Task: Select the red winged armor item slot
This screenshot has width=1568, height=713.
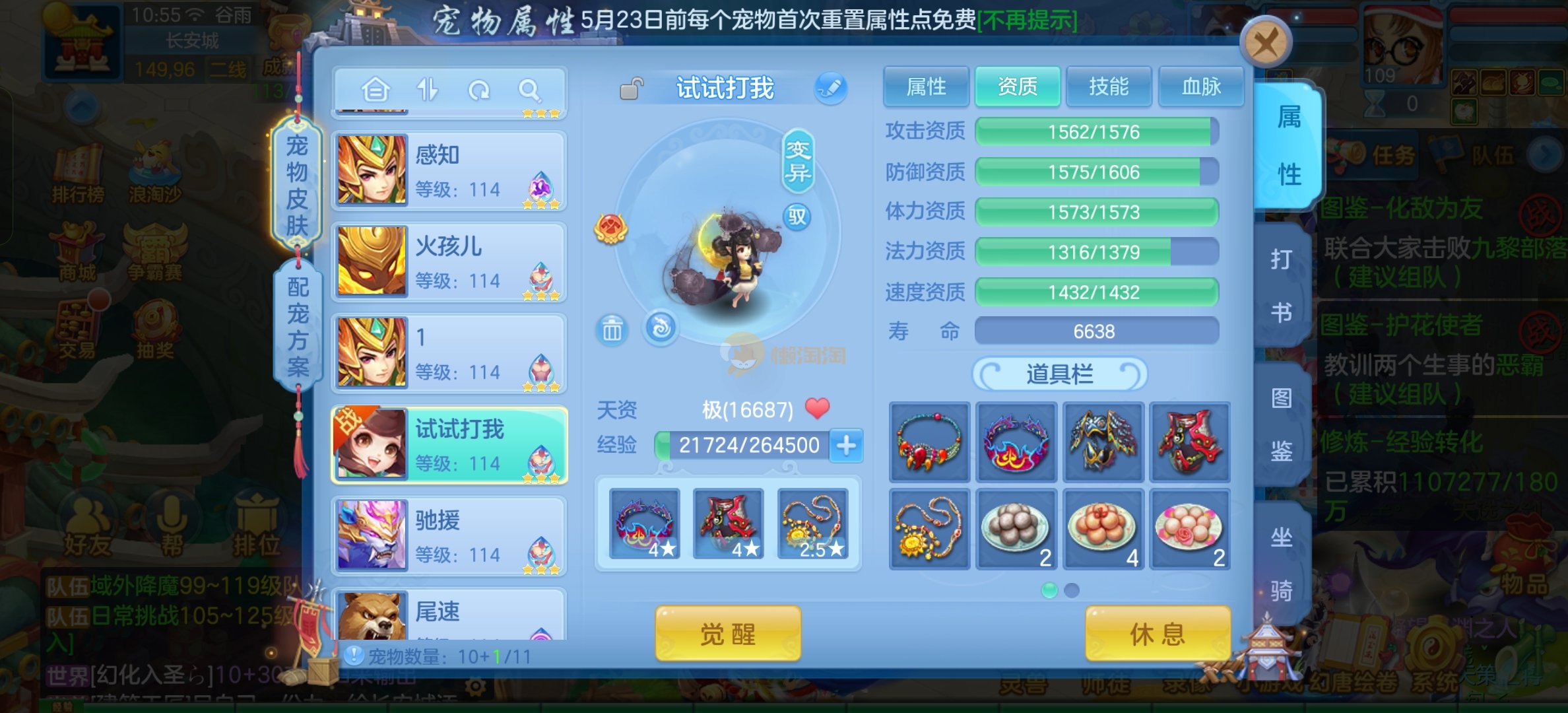Action: (x=1189, y=442)
